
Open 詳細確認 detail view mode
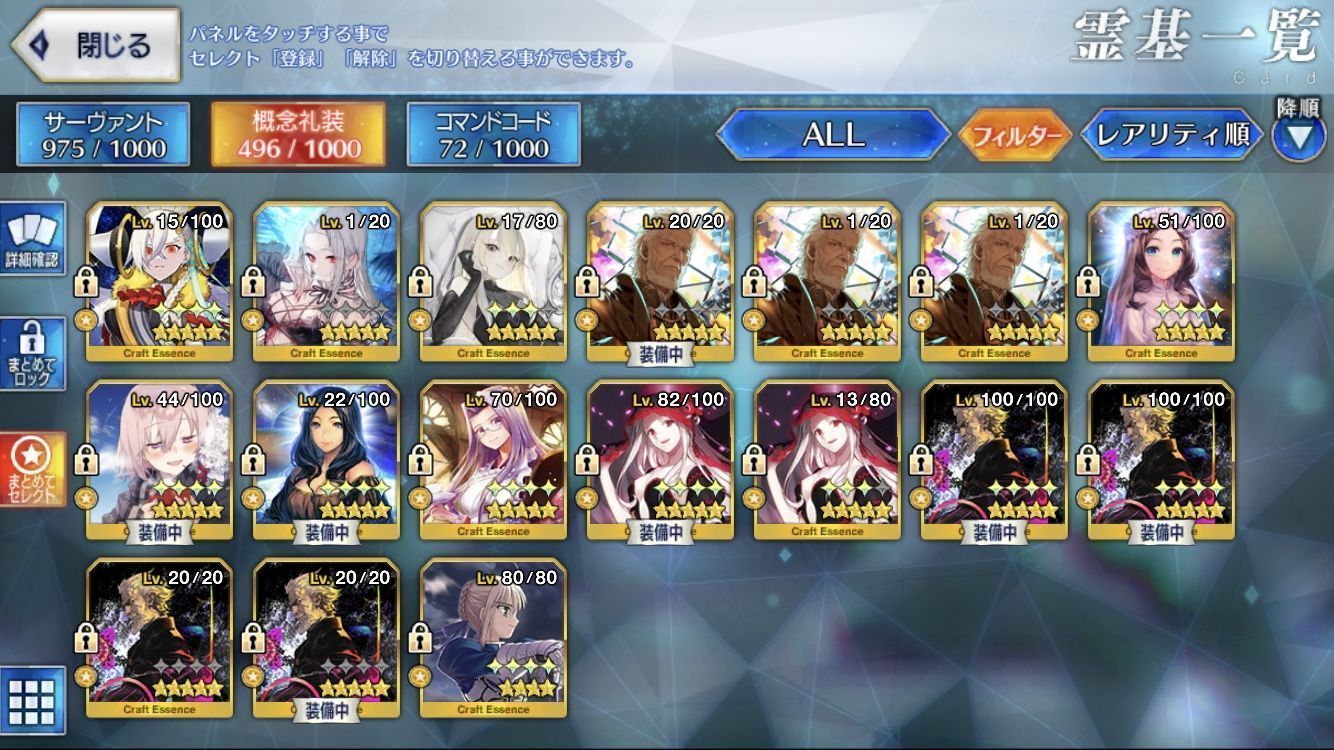coord(32,239)
